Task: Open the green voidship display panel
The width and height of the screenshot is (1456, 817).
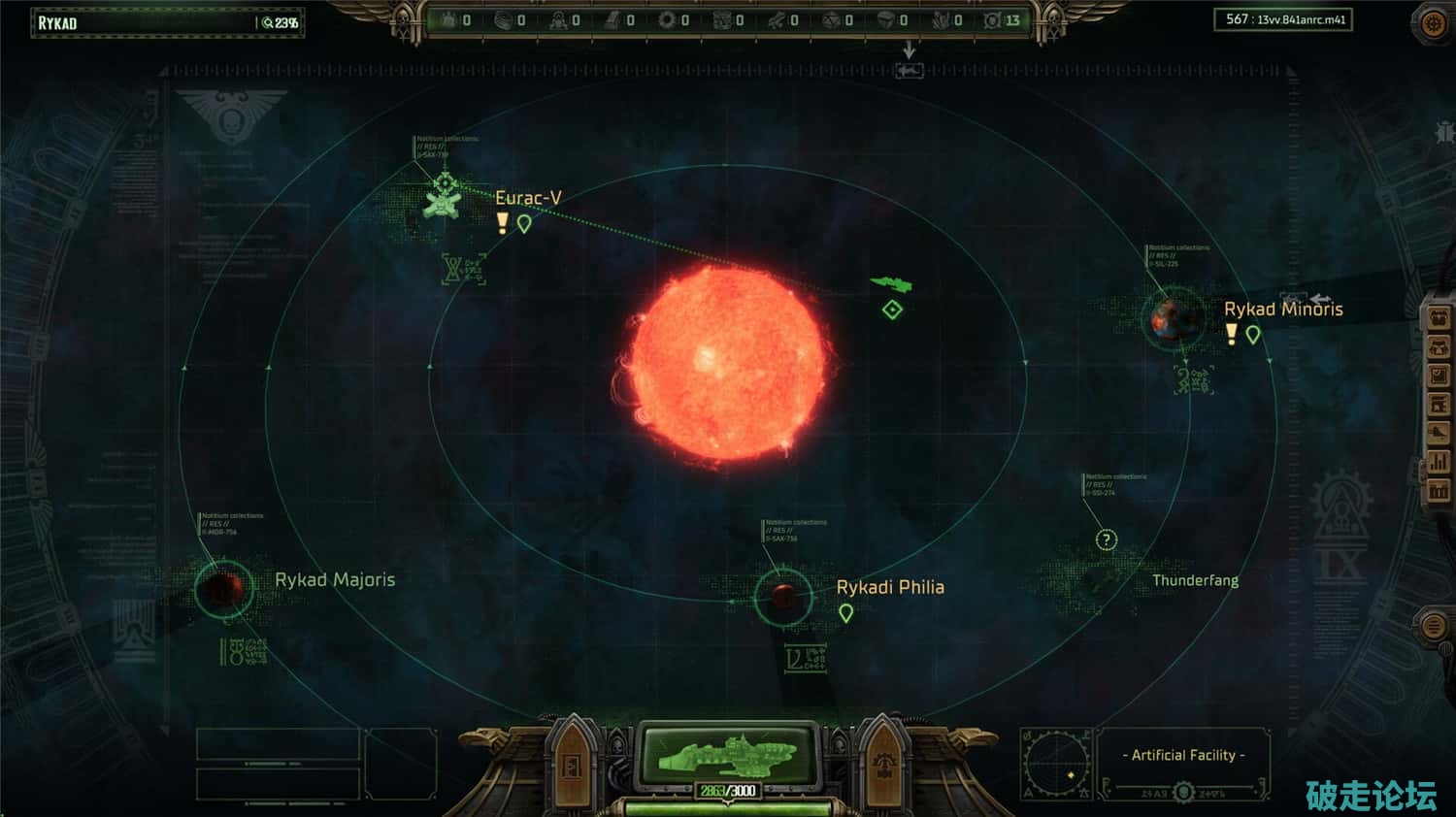Action: (728, 754)
